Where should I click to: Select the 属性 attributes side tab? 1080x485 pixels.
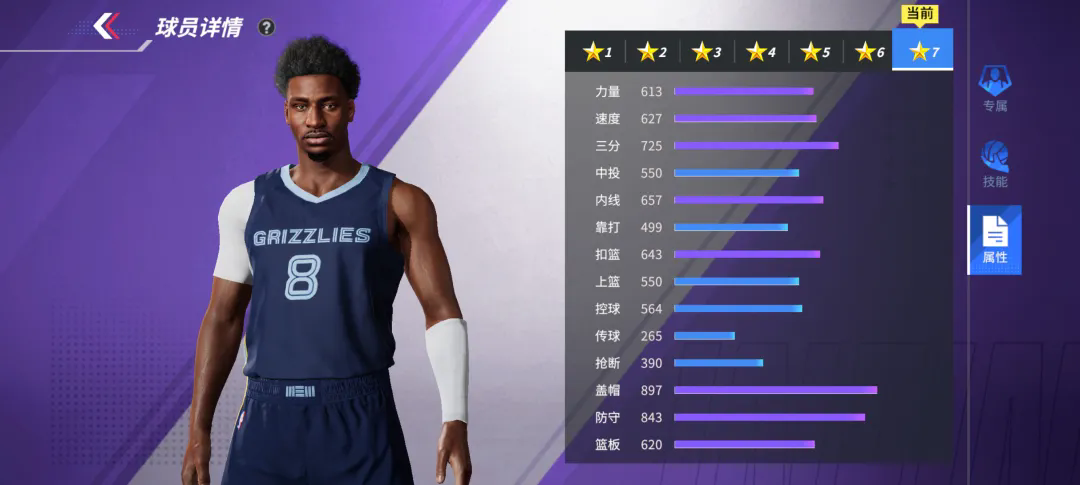[994, 240]
